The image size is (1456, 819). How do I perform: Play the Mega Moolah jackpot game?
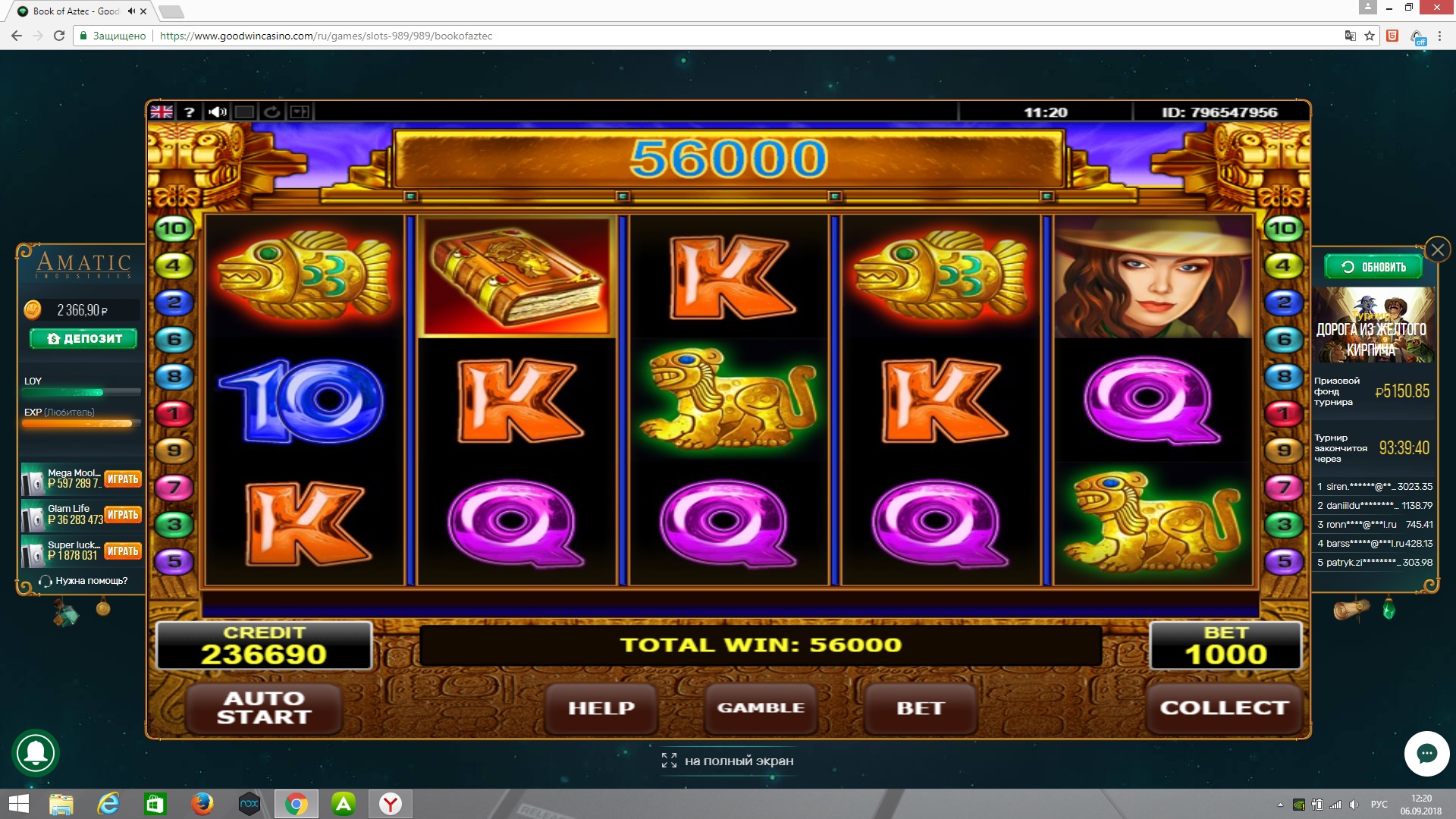123,479
